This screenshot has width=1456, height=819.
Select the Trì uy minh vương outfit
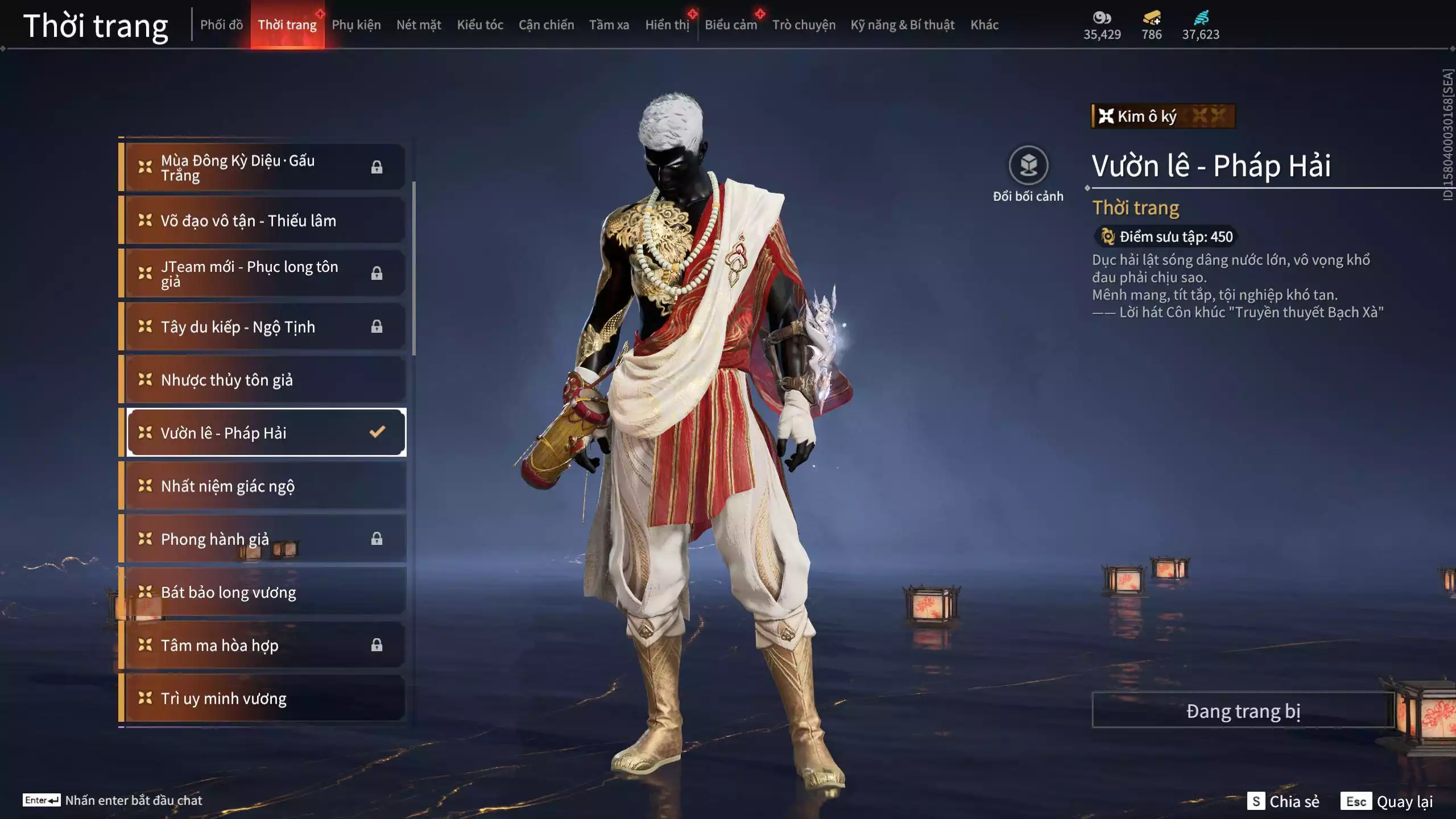pos(265,698)
